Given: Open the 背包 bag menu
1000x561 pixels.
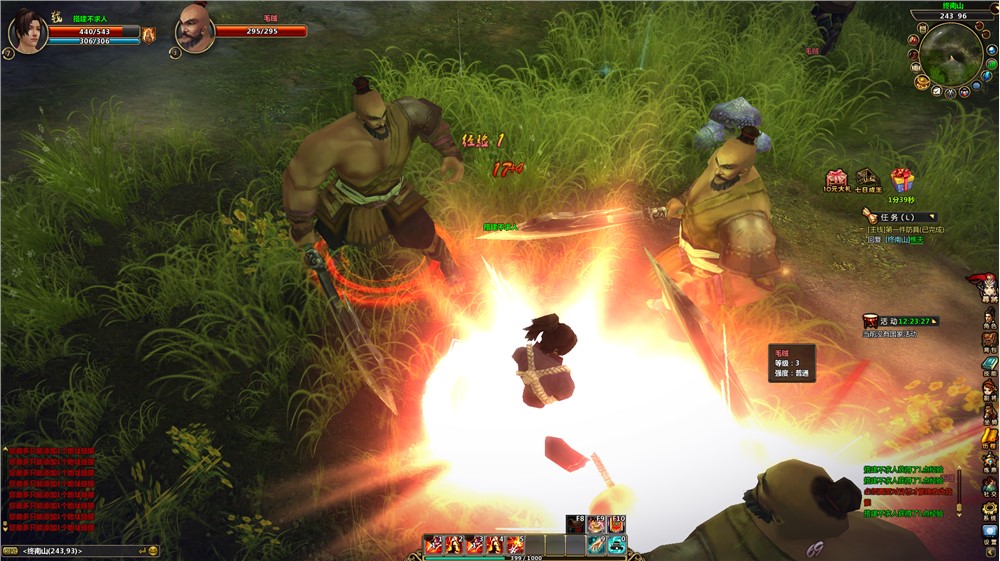Looking at the screenshot, I should 989,341.
